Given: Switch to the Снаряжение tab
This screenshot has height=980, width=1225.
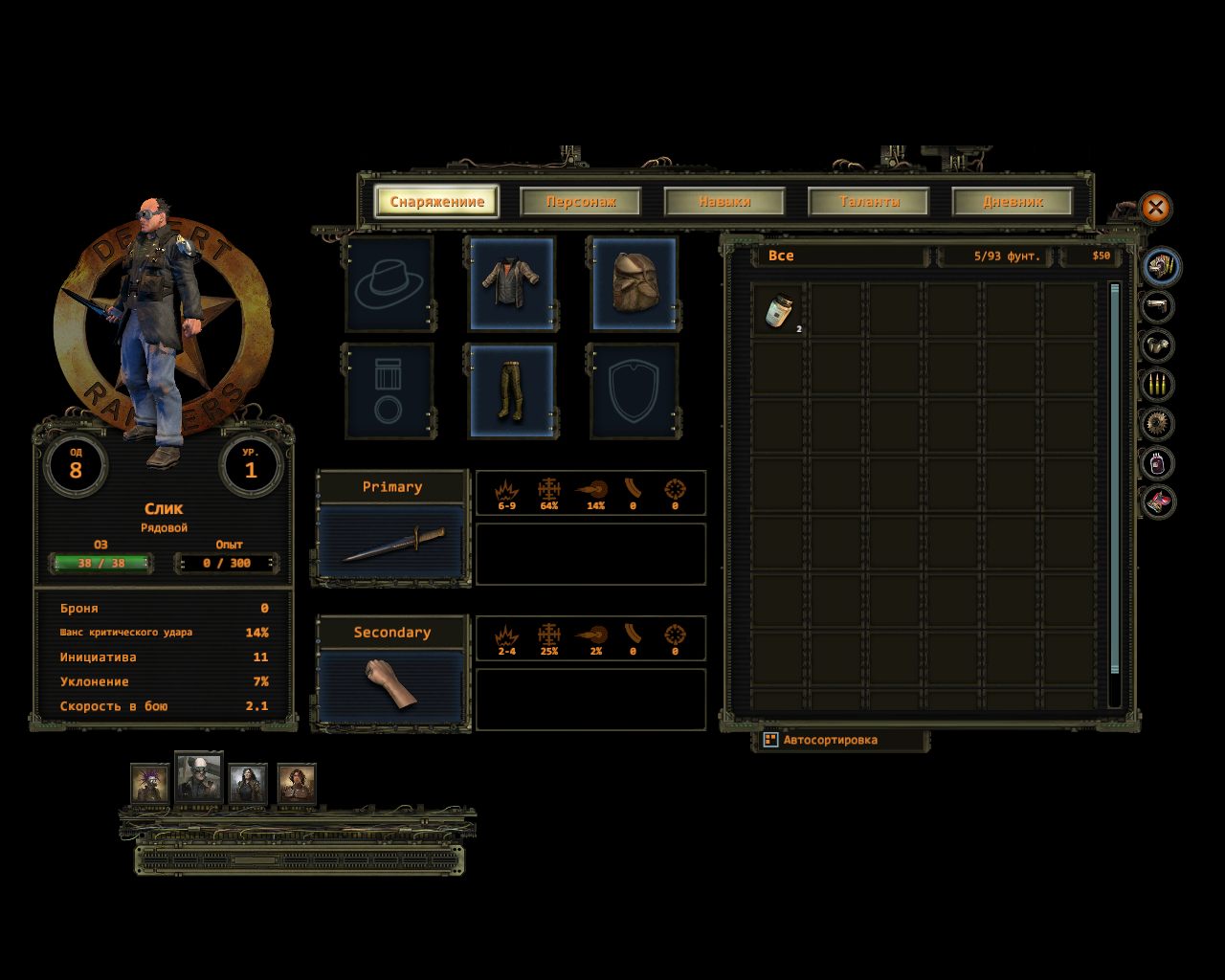Looking at the screenshot, I should 436,202.
